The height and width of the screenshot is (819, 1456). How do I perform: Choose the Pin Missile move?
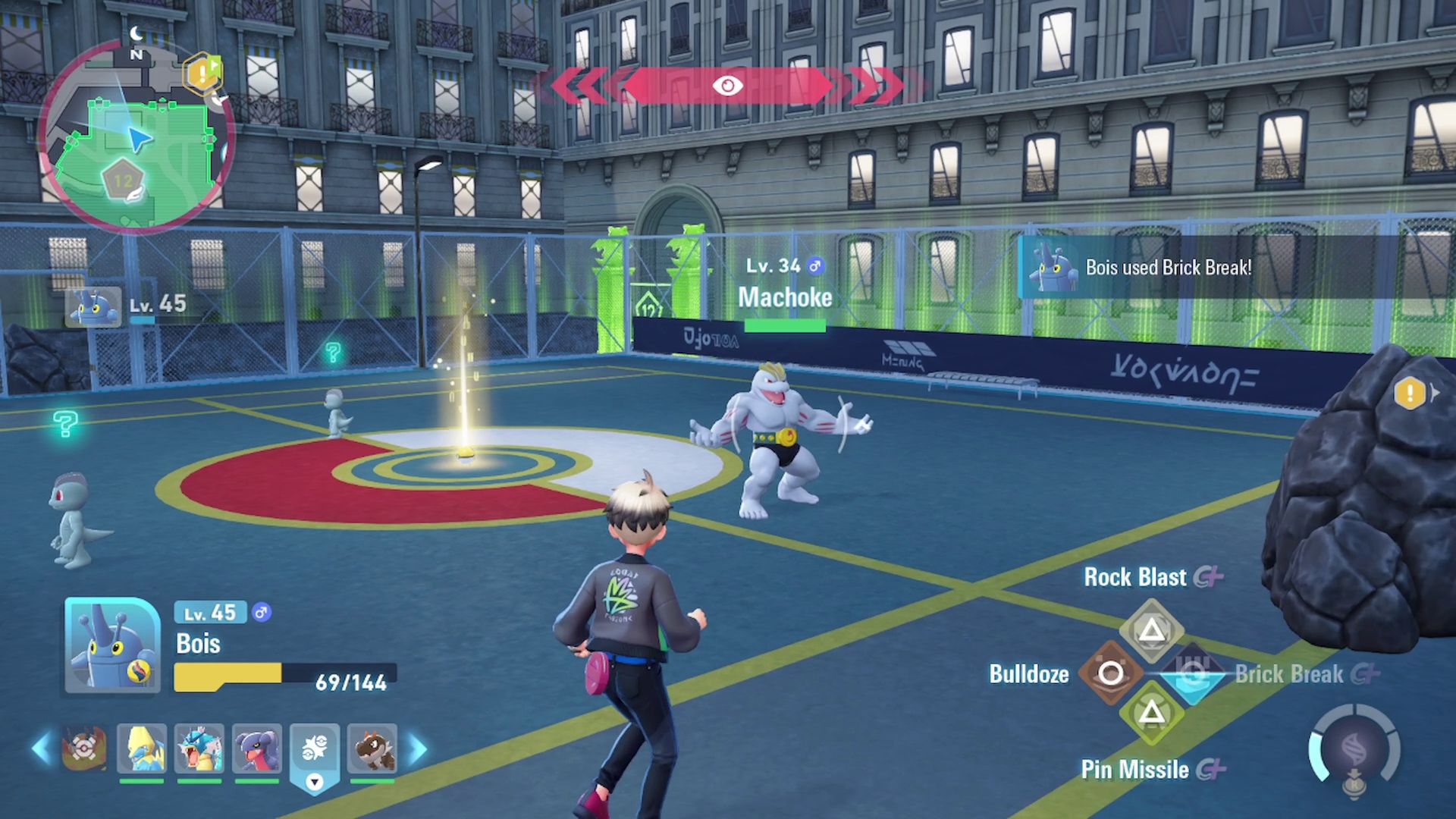[1151, 713]
